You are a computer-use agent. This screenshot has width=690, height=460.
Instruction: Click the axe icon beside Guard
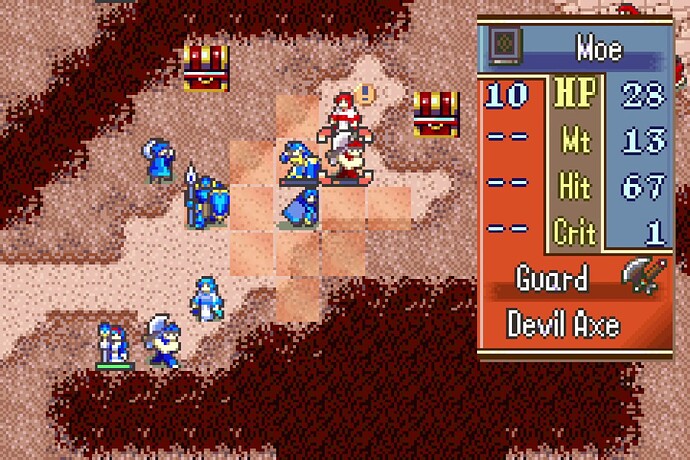(642, 278)
